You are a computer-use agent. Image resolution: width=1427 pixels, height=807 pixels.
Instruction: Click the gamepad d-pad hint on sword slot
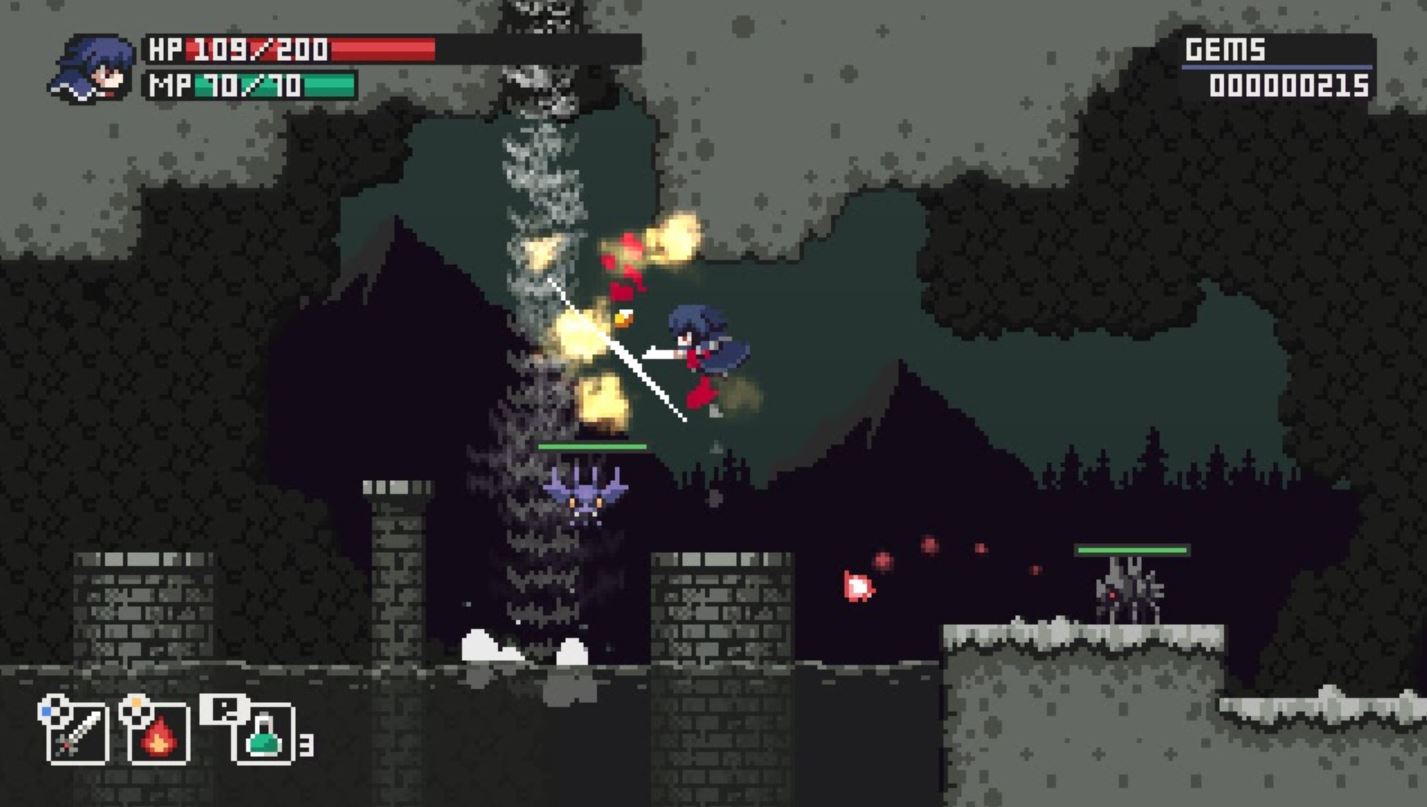(55, 714)
